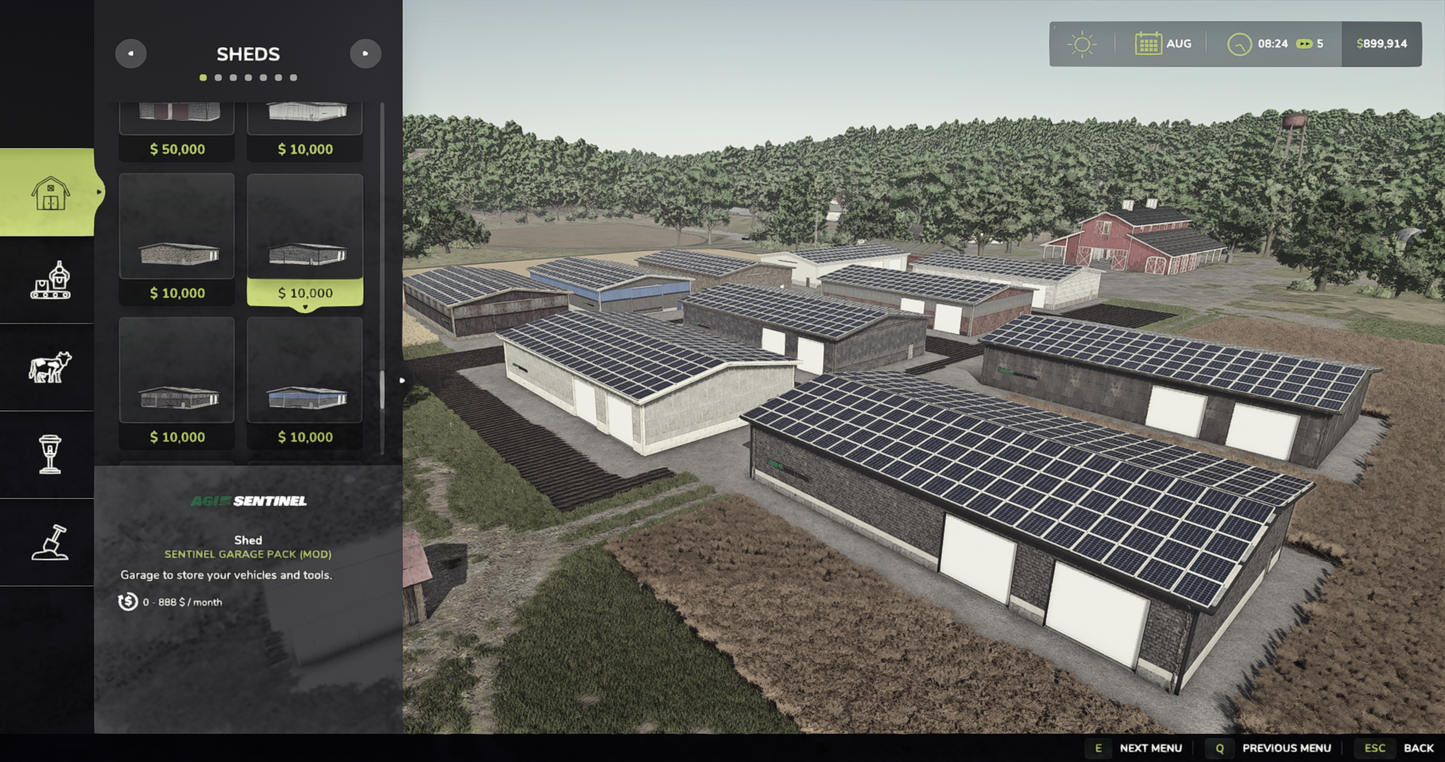Open the Production Points category icon
This screenshot has height=762, width=1445.
(47, 280)
